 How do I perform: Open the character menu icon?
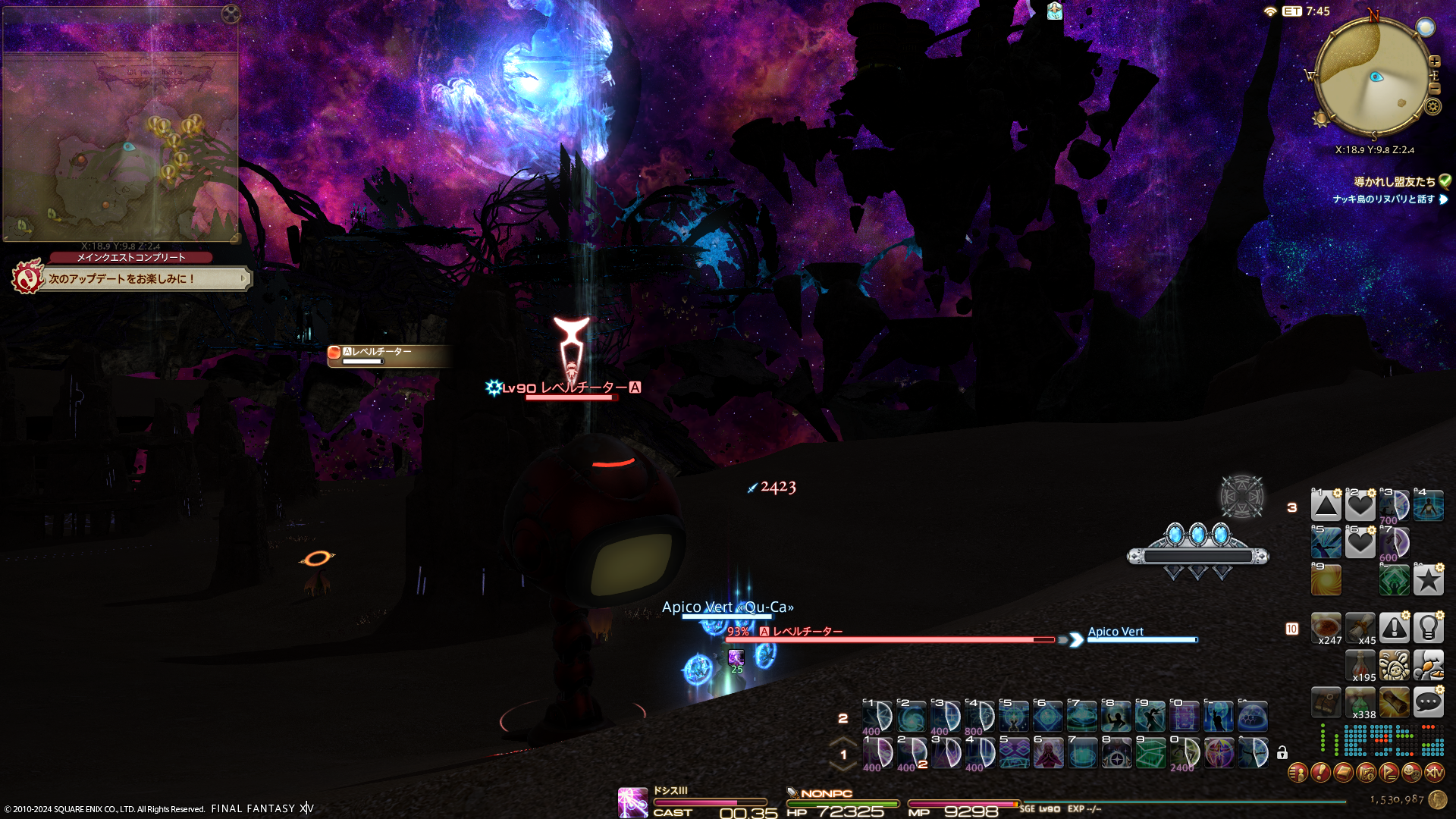[1298, 773]
